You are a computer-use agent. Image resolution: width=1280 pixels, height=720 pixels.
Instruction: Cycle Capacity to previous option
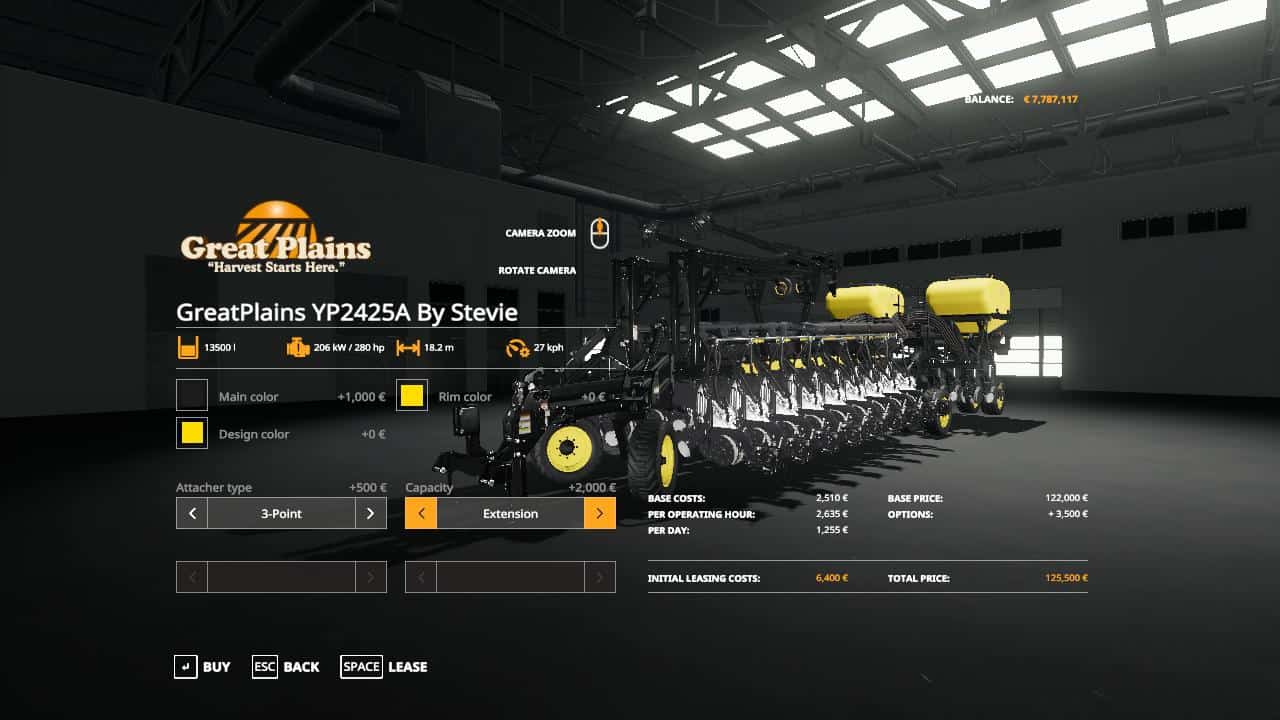pos(421,513)
